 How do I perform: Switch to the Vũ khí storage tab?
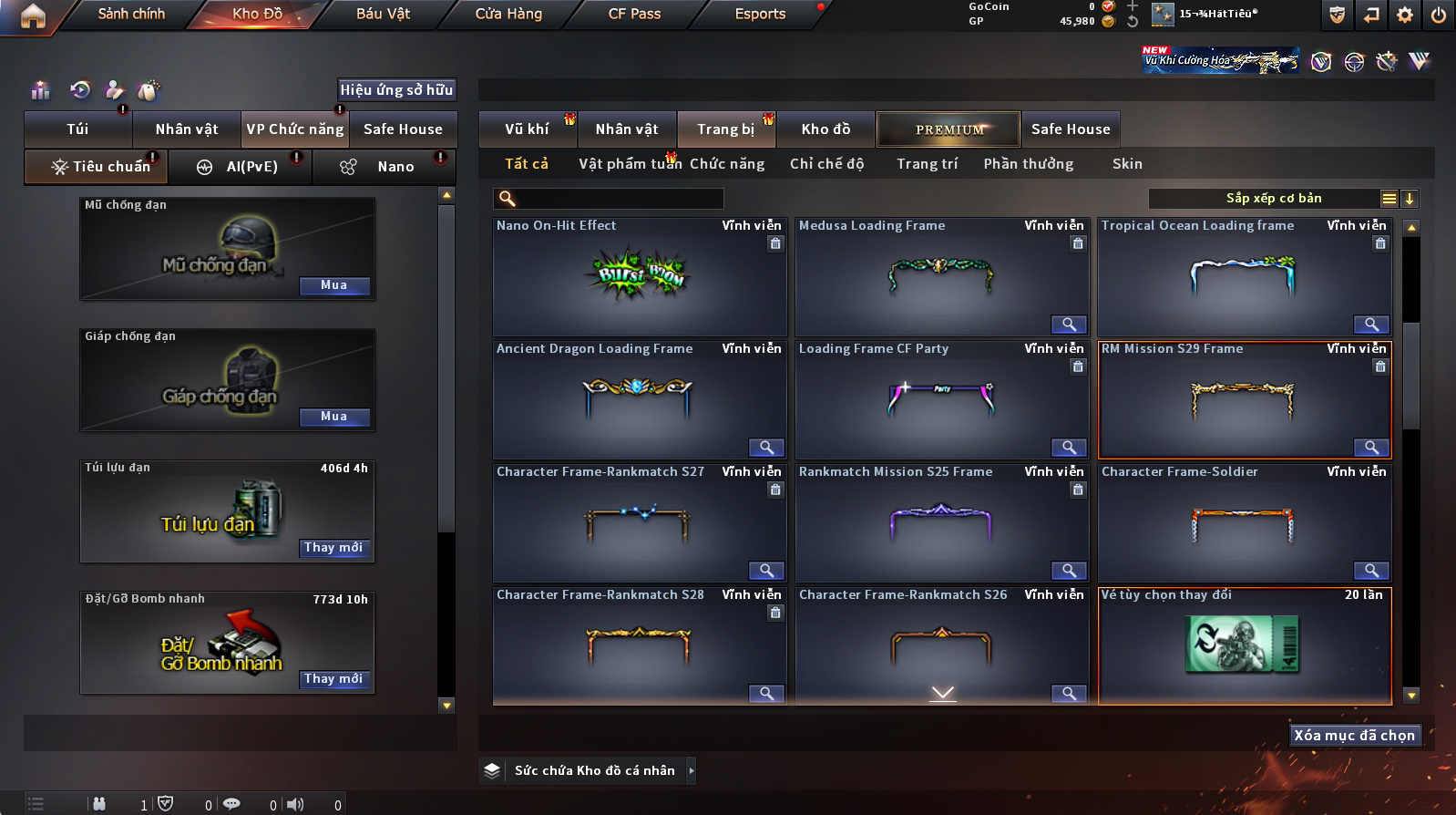[x=528, y=129]
